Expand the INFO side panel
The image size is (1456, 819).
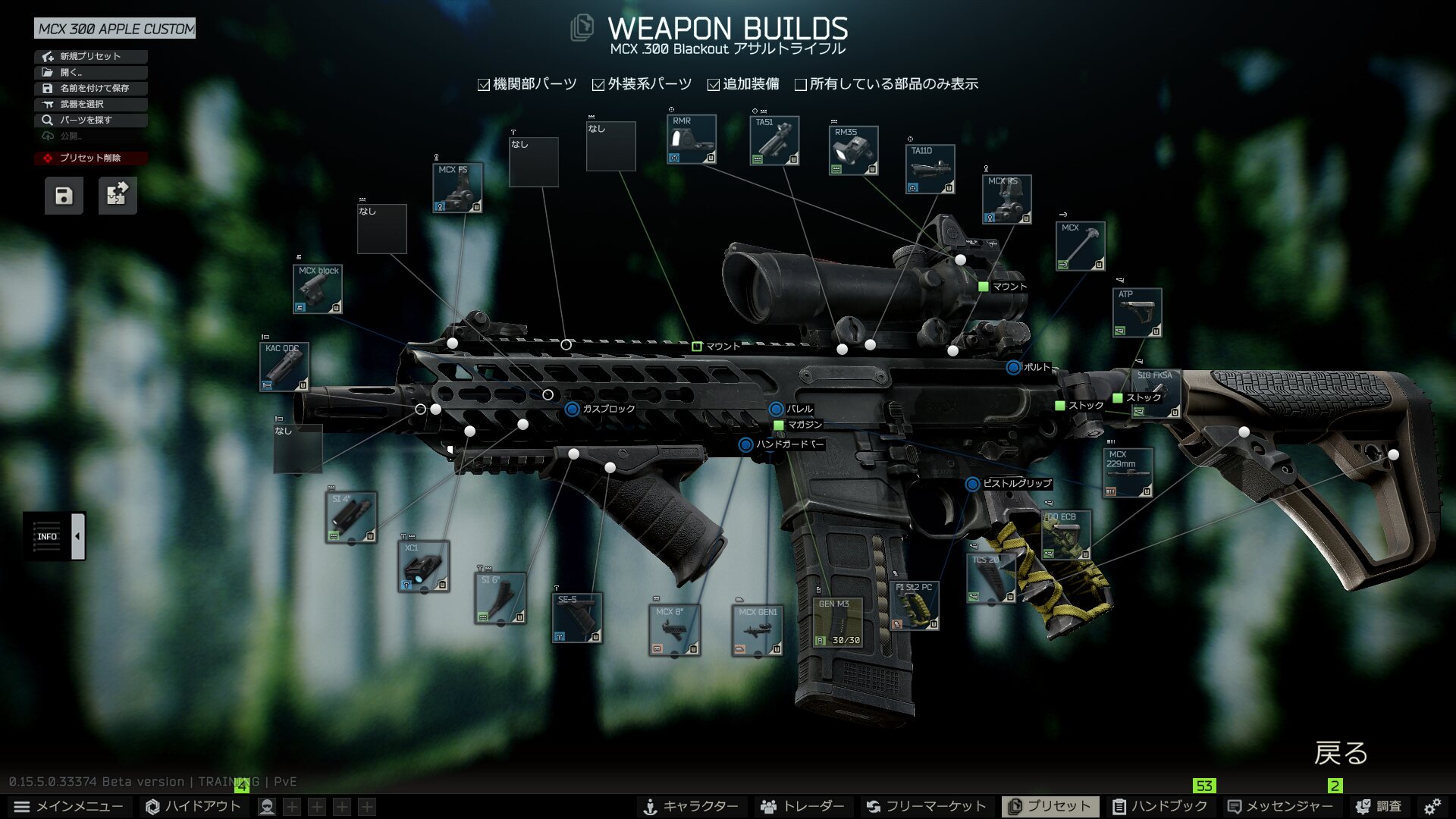click(x=77, y=536)
